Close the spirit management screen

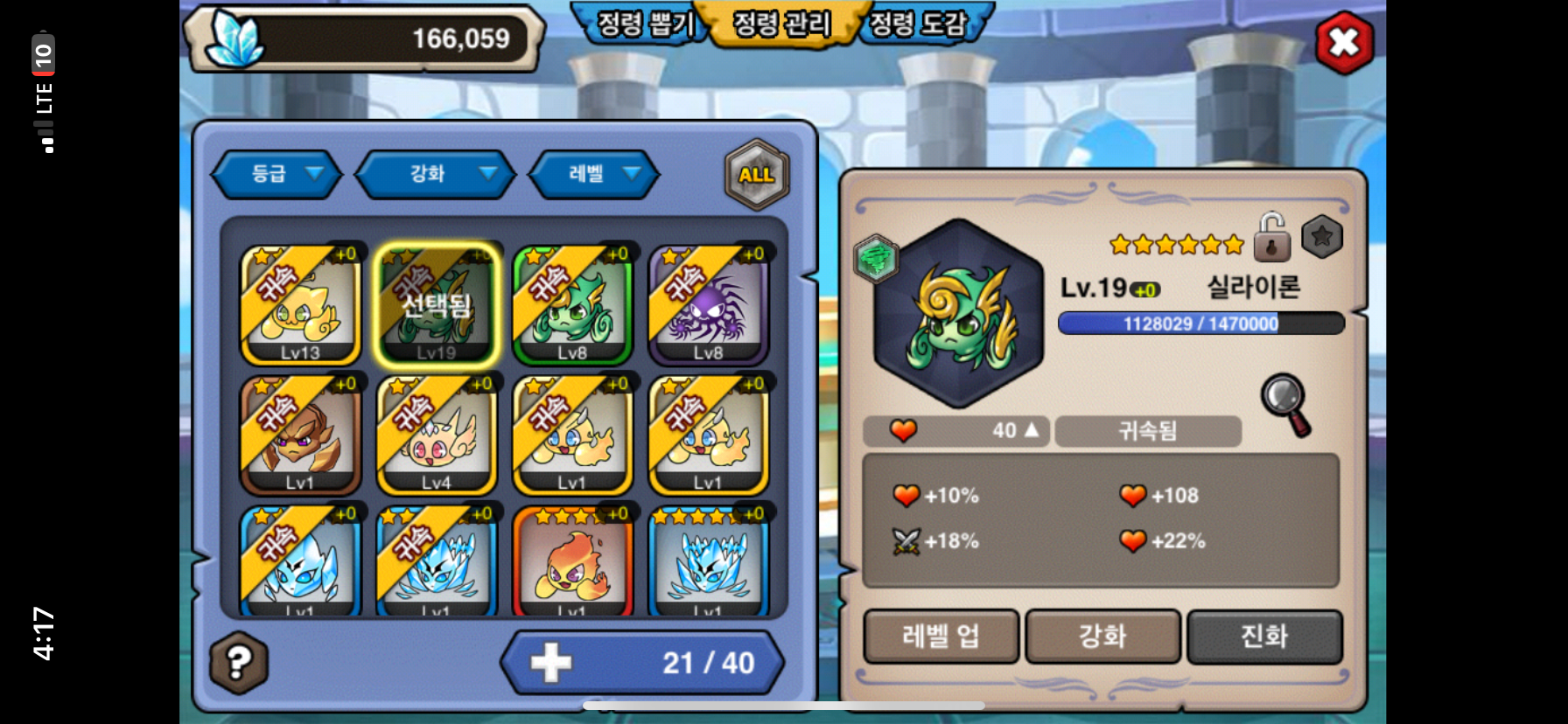click(x=1344, y=43)
